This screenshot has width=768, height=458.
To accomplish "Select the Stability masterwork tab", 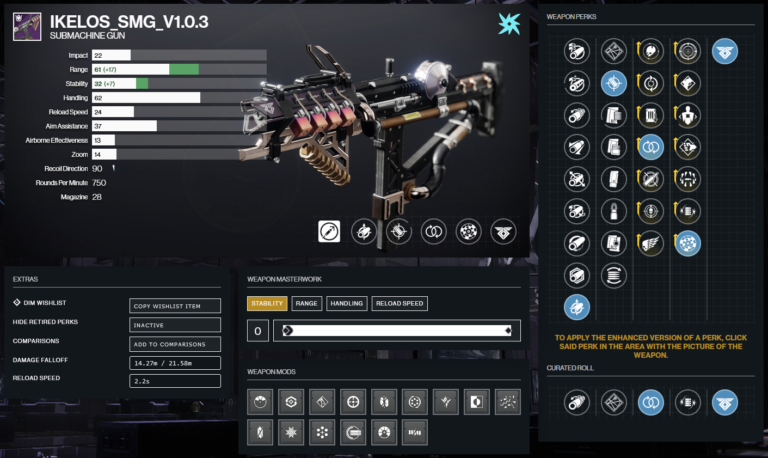I will pyautogui.click(x=268, y=303).
